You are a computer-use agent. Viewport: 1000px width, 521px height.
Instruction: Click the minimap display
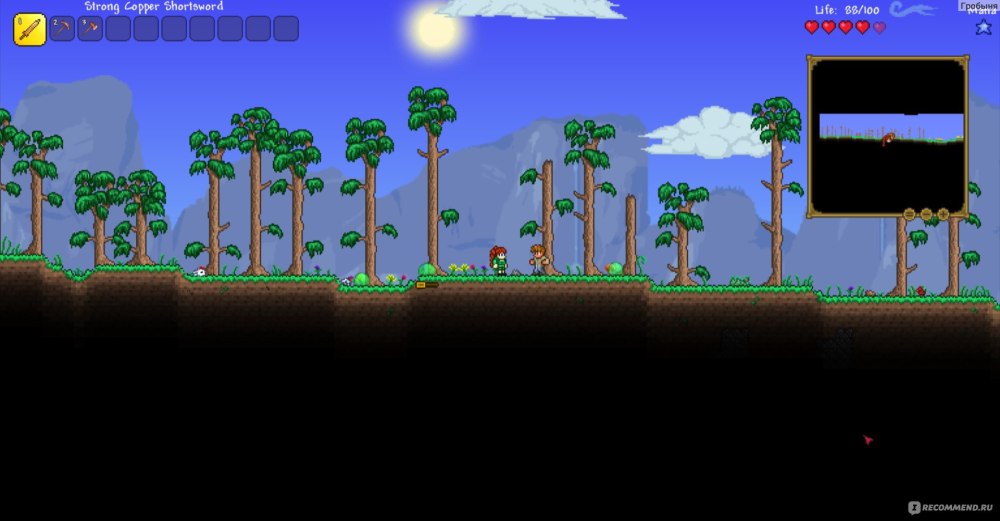click(x=887, y=137)
